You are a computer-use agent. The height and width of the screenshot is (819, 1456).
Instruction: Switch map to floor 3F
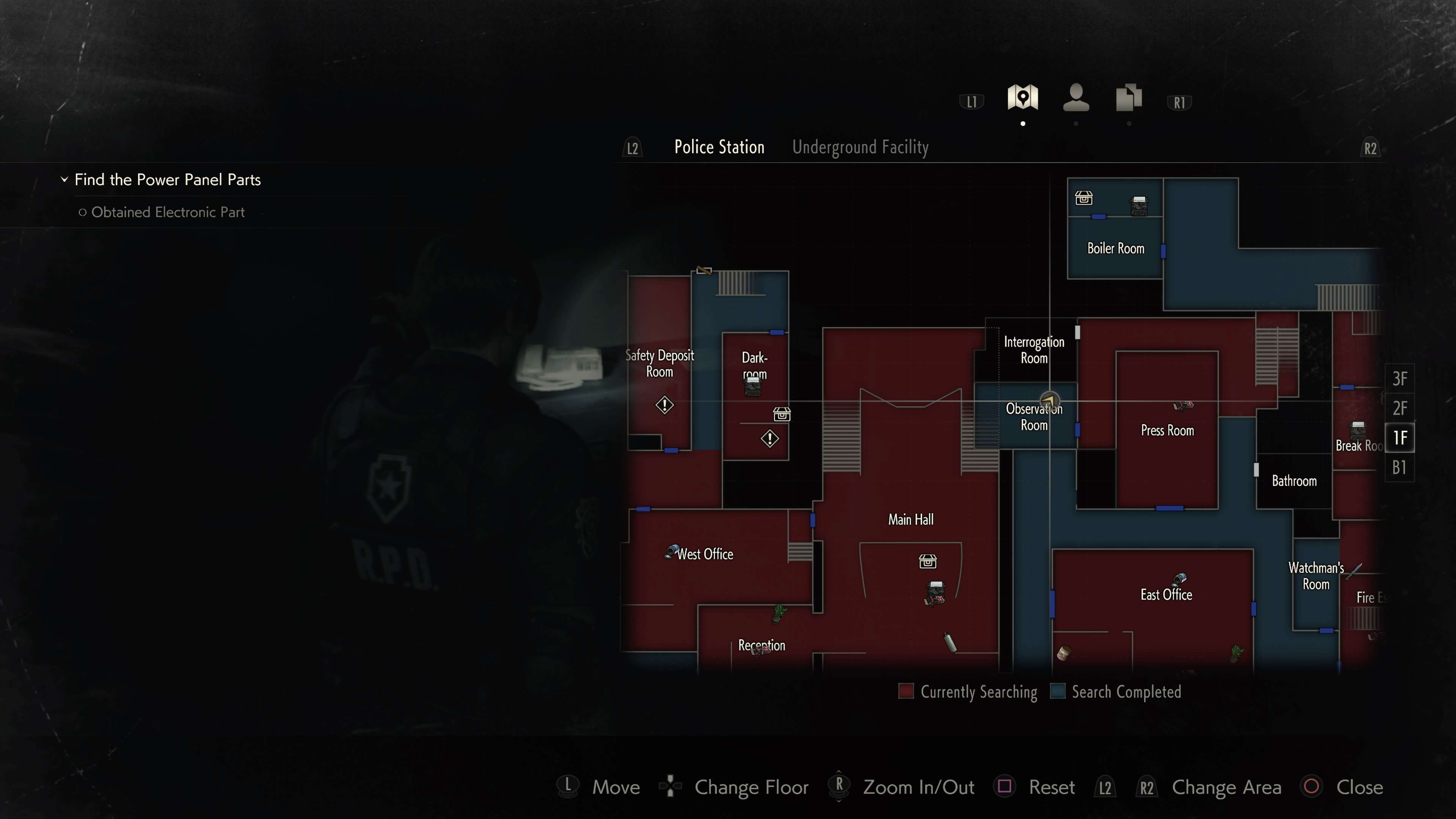coord(1400,379)
